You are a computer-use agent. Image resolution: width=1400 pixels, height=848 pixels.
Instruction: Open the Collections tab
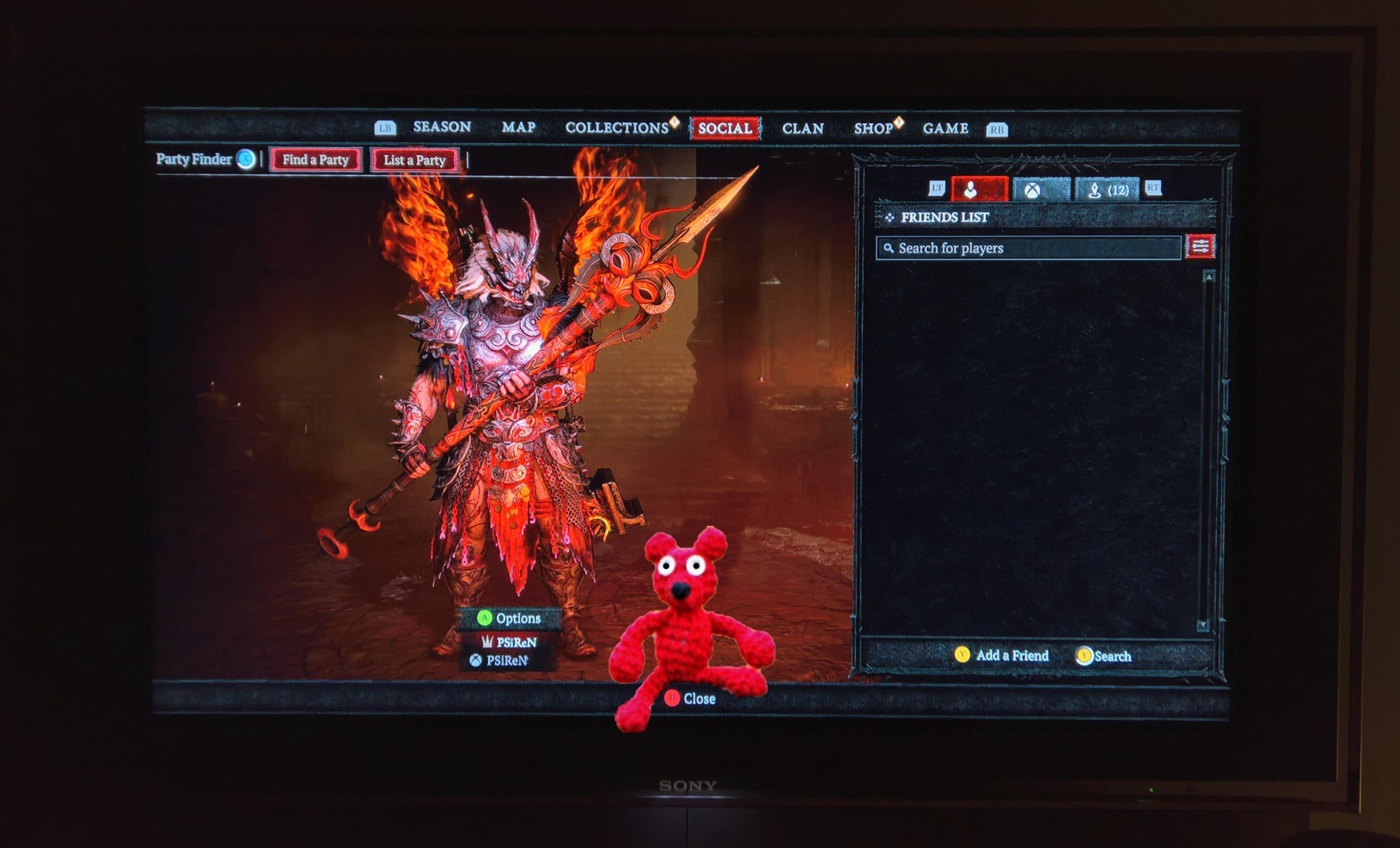617,128
